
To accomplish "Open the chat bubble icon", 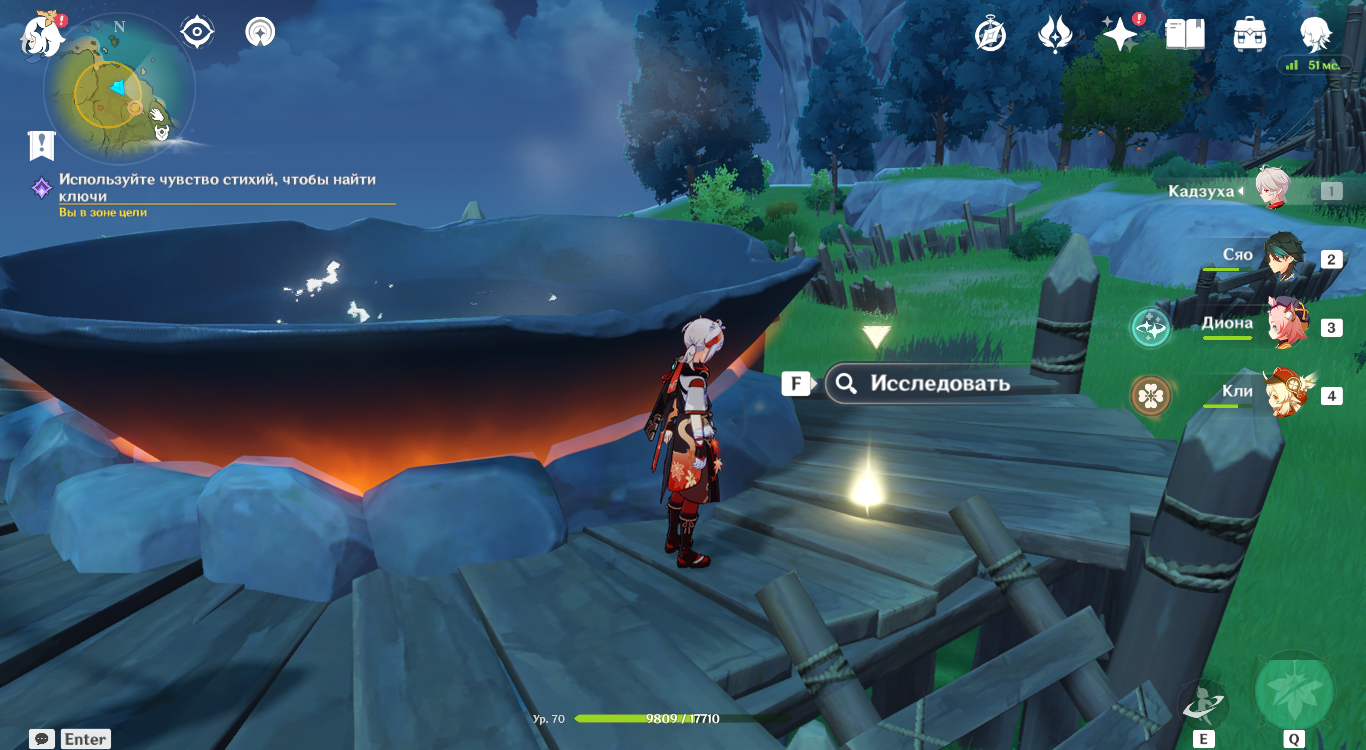I will 42,739.
